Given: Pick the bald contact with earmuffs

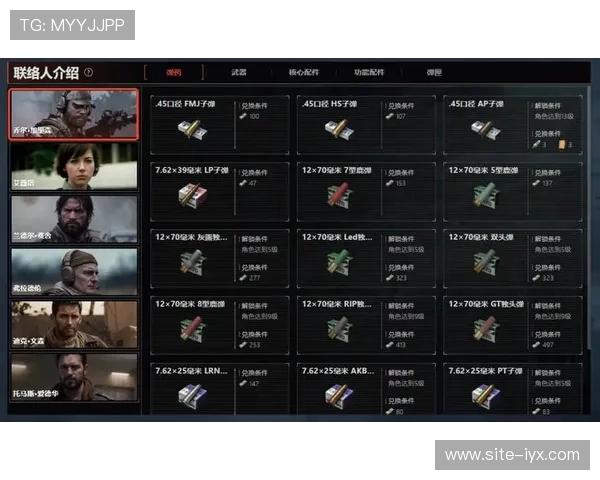Looking at the screenshot, I should coord(73,271).
